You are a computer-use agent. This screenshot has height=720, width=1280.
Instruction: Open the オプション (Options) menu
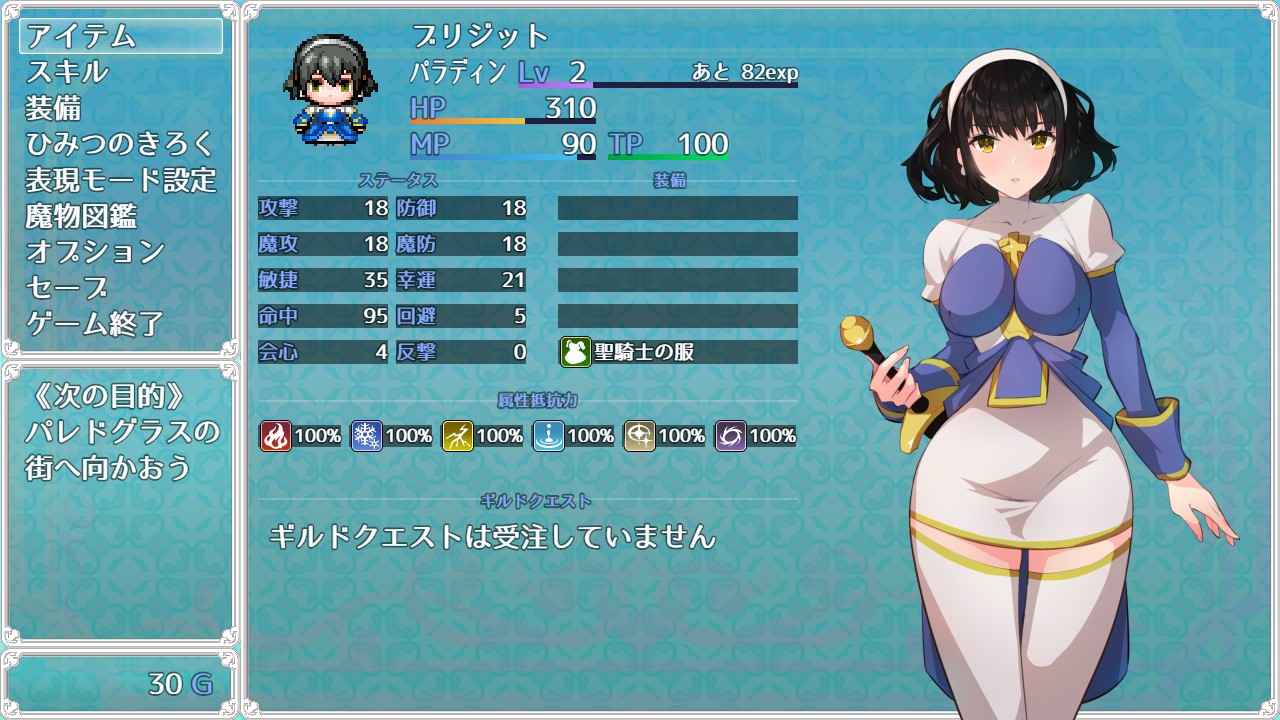120,252
